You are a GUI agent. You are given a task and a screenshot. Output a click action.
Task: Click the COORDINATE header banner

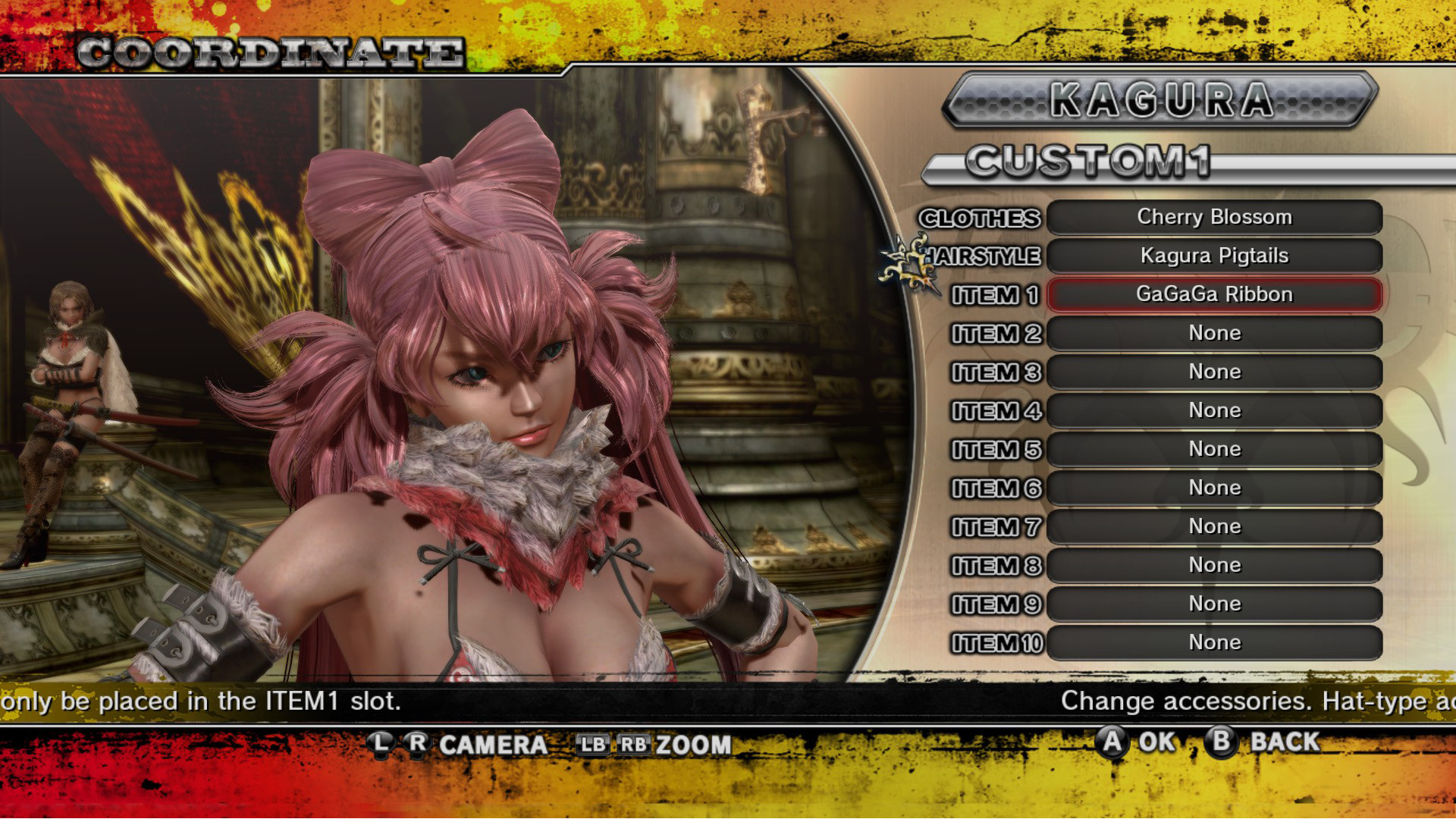point(269,52)
